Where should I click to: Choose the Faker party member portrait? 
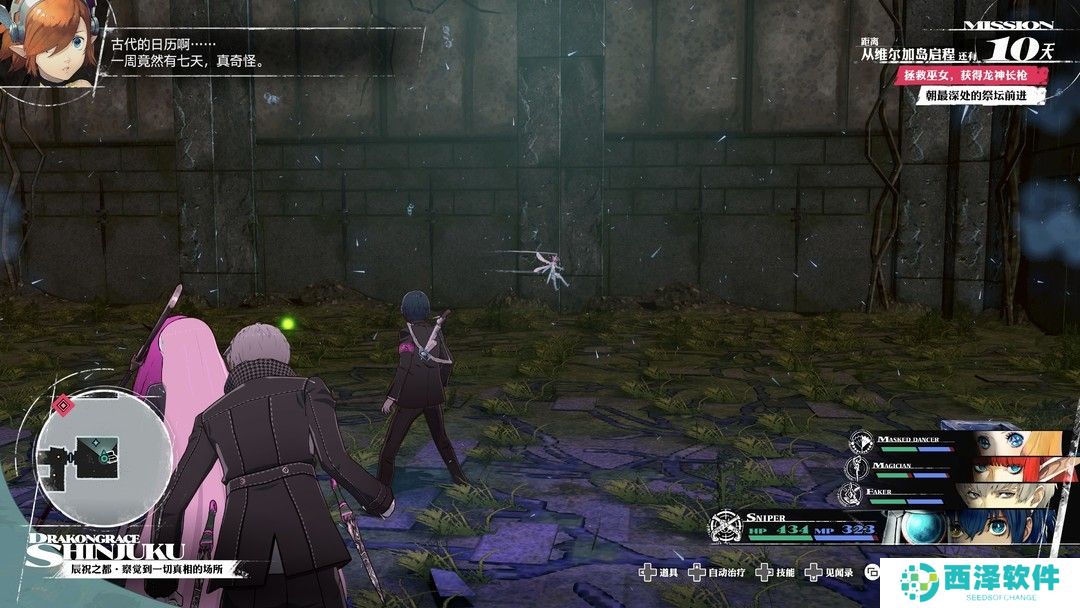[1001, 494]
